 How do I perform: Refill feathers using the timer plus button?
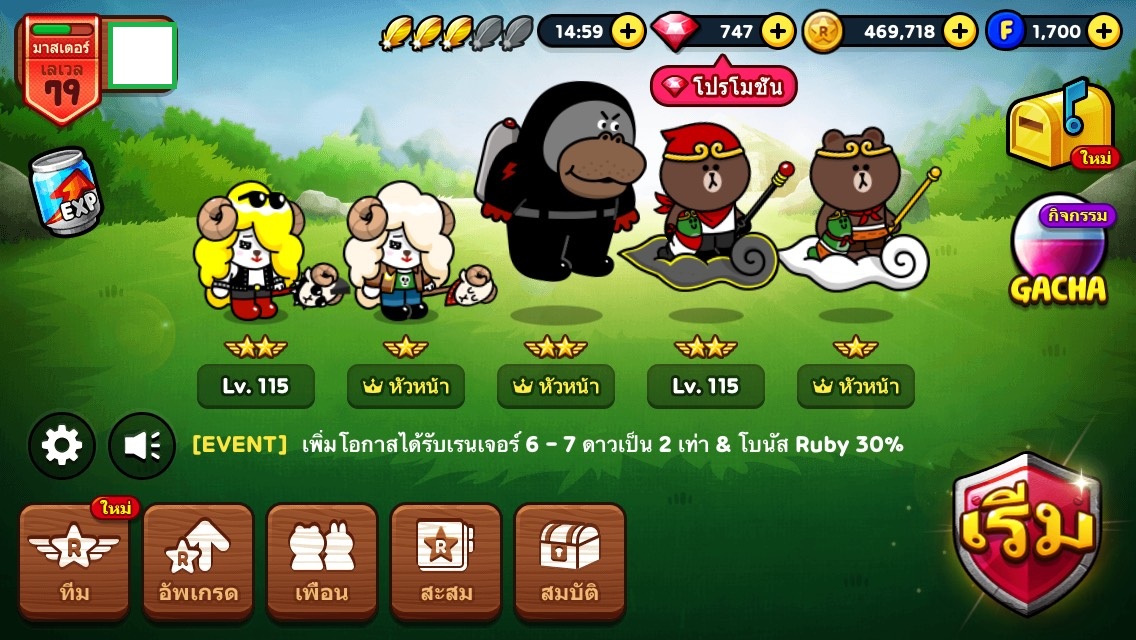(628, 31)
